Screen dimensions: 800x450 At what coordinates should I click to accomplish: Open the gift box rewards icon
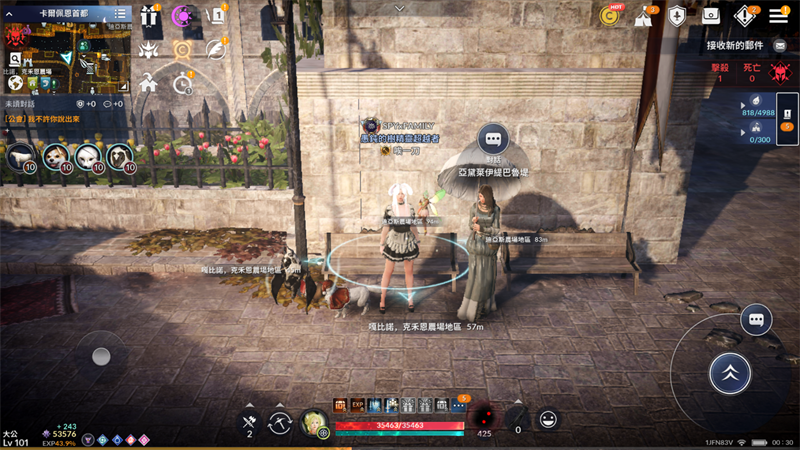pos(150,16)
